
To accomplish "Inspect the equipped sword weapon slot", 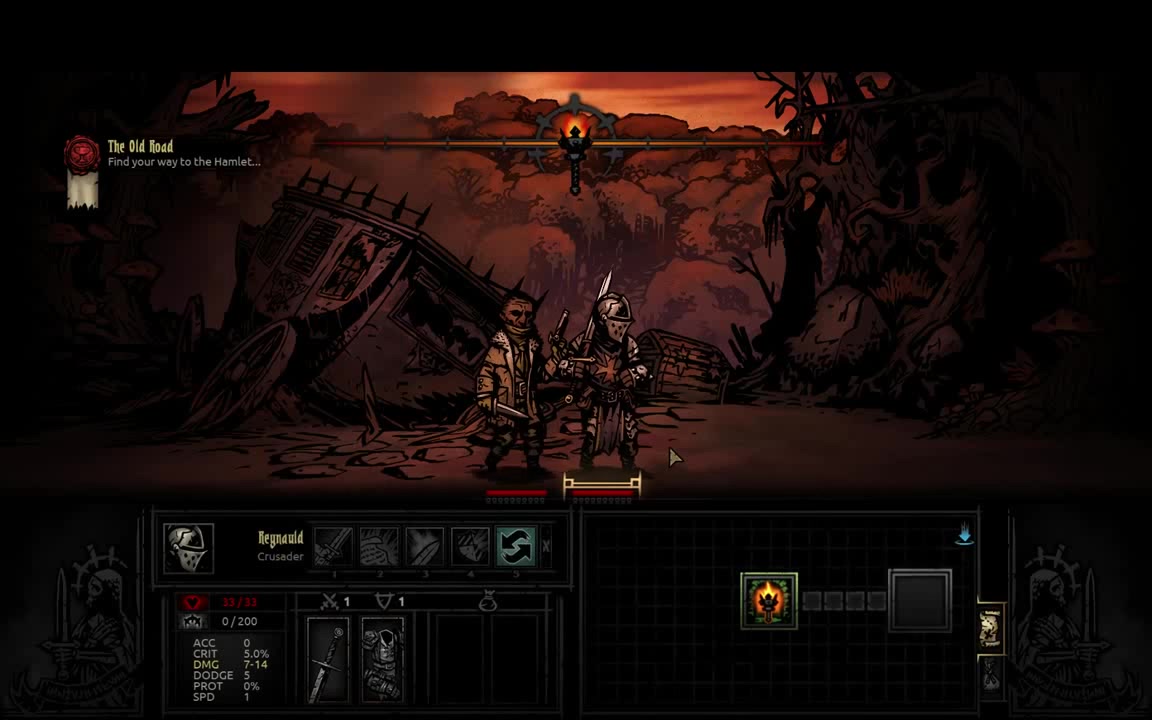I will coord(327,659).
